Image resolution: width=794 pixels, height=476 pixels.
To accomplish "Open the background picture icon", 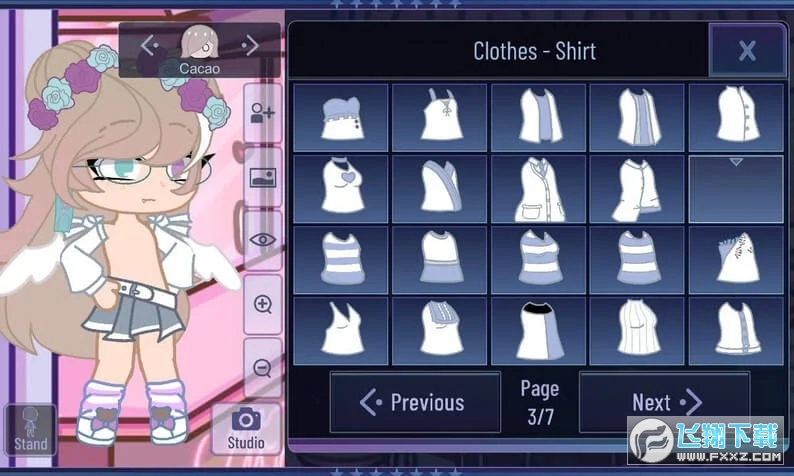I will (263, 178).
